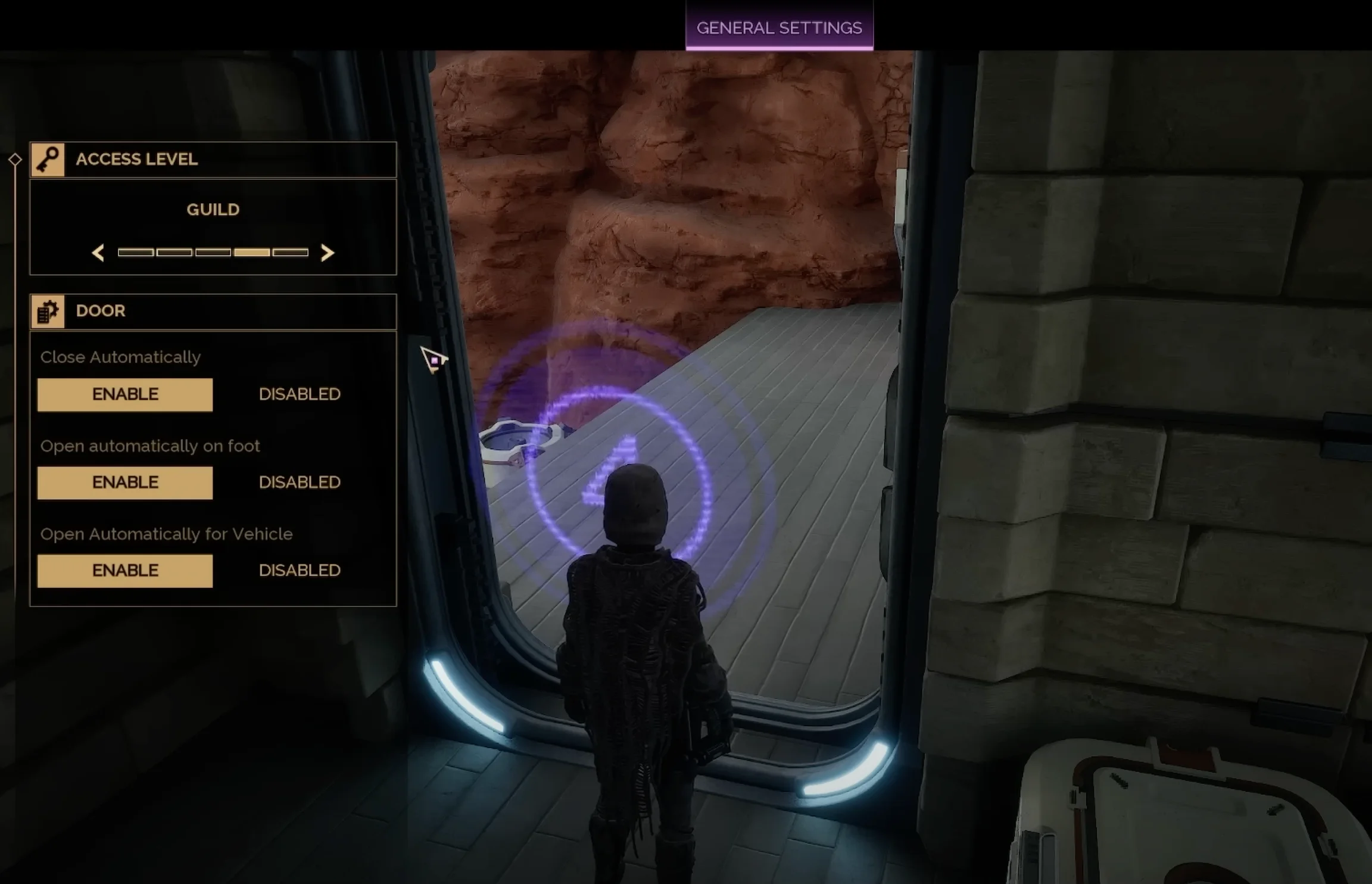Enable Open automatically on foot
1372x884 pixels.
tap(125, 483)
